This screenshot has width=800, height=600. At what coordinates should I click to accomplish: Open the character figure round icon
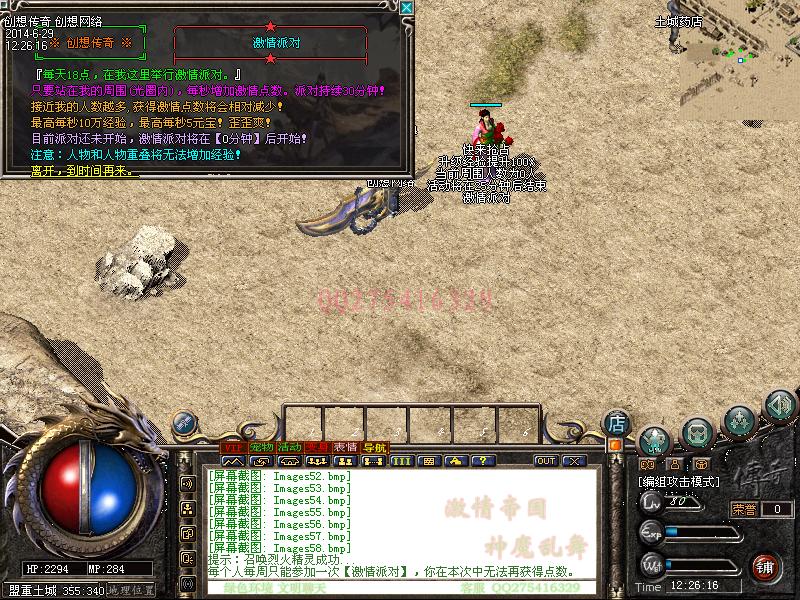pyautogui.click(x=654, y=438)
